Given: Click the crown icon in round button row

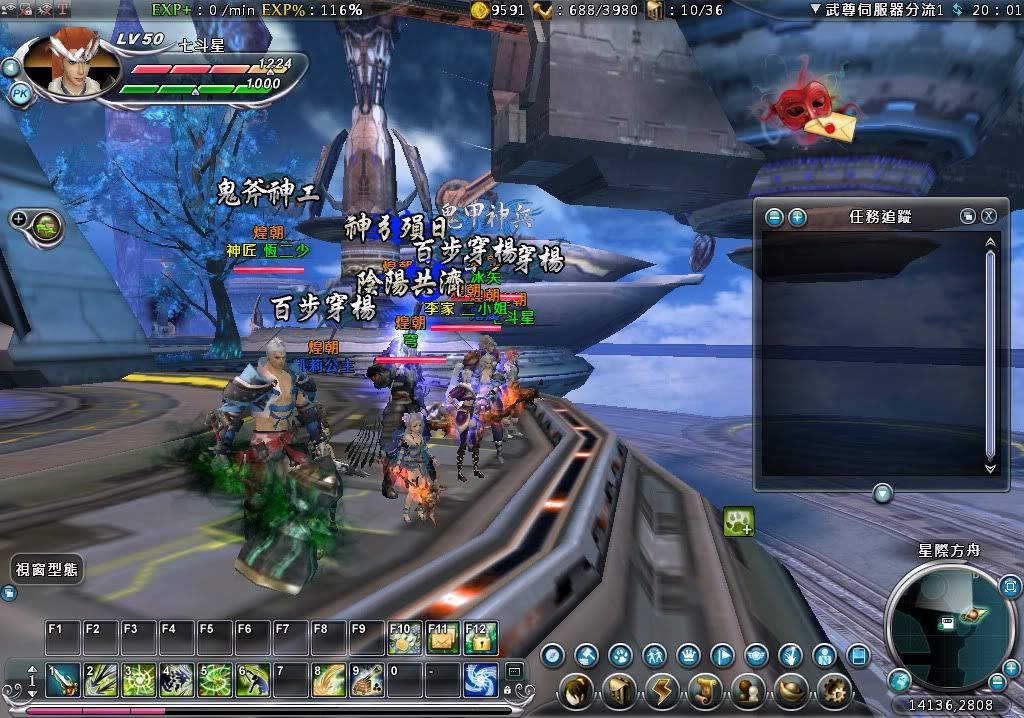Looking at the screenshot, I should click(688, 656).
